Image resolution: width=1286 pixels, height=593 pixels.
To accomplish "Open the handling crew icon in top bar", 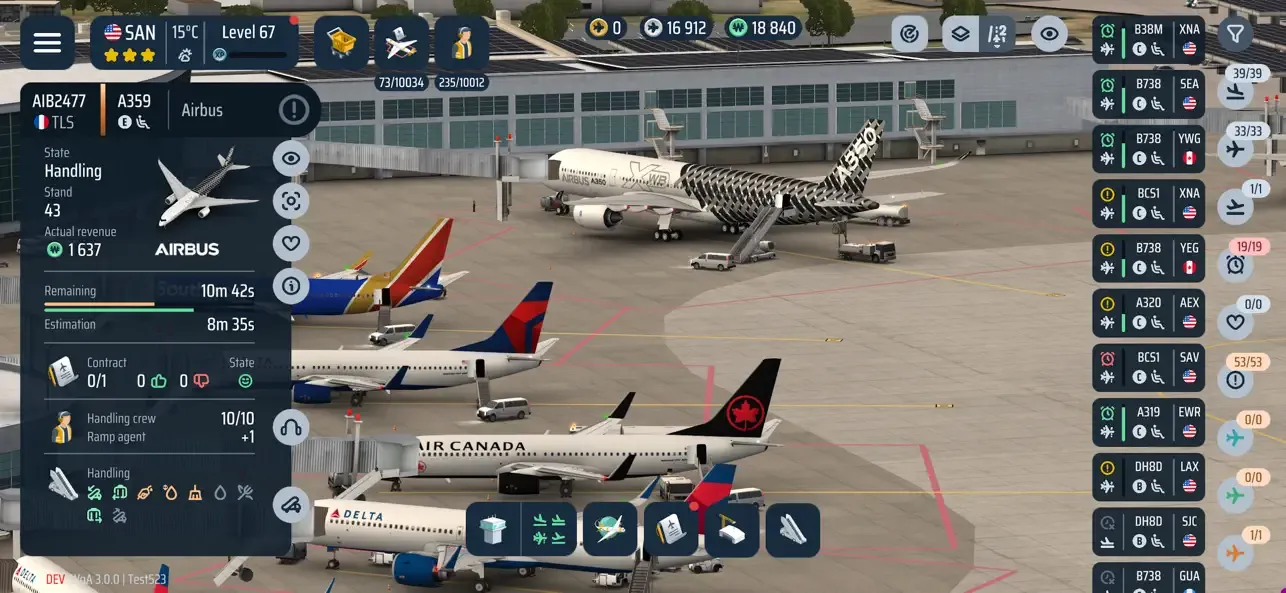I will 462,42.
